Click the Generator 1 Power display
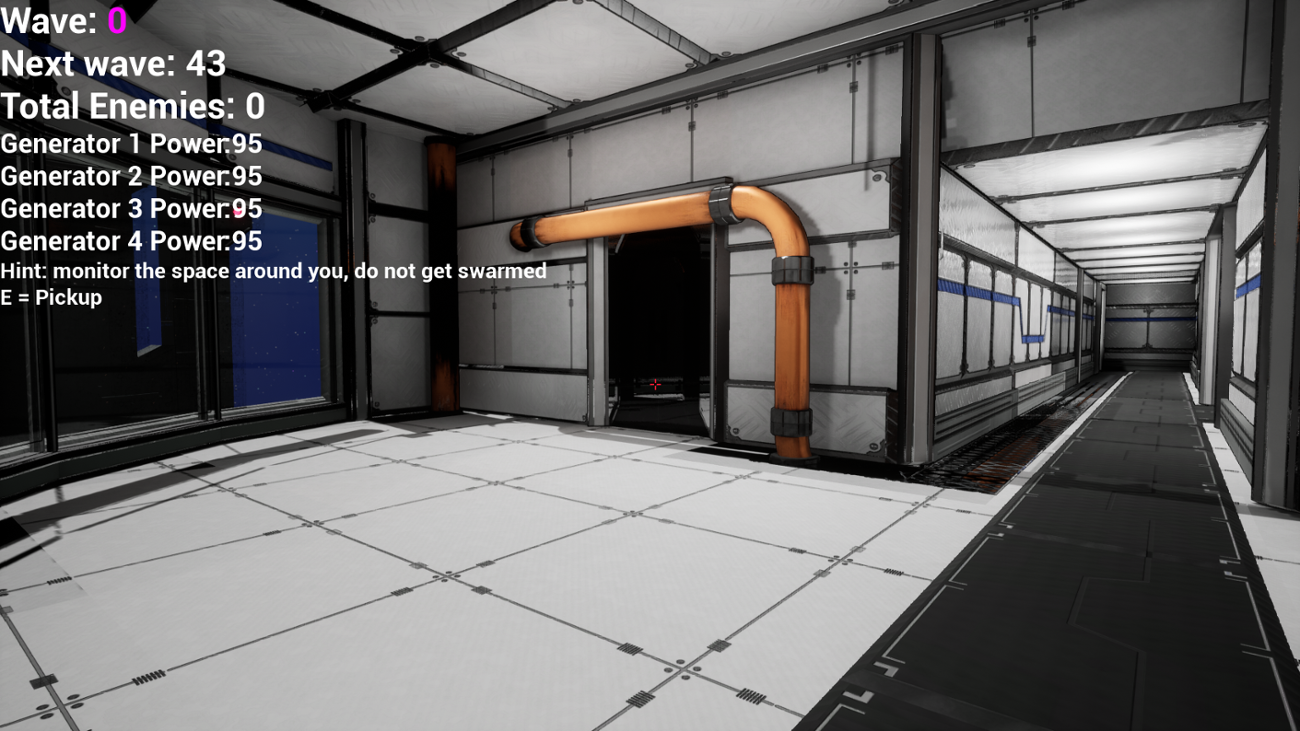 pyautogui.click(x=130, y=143)
